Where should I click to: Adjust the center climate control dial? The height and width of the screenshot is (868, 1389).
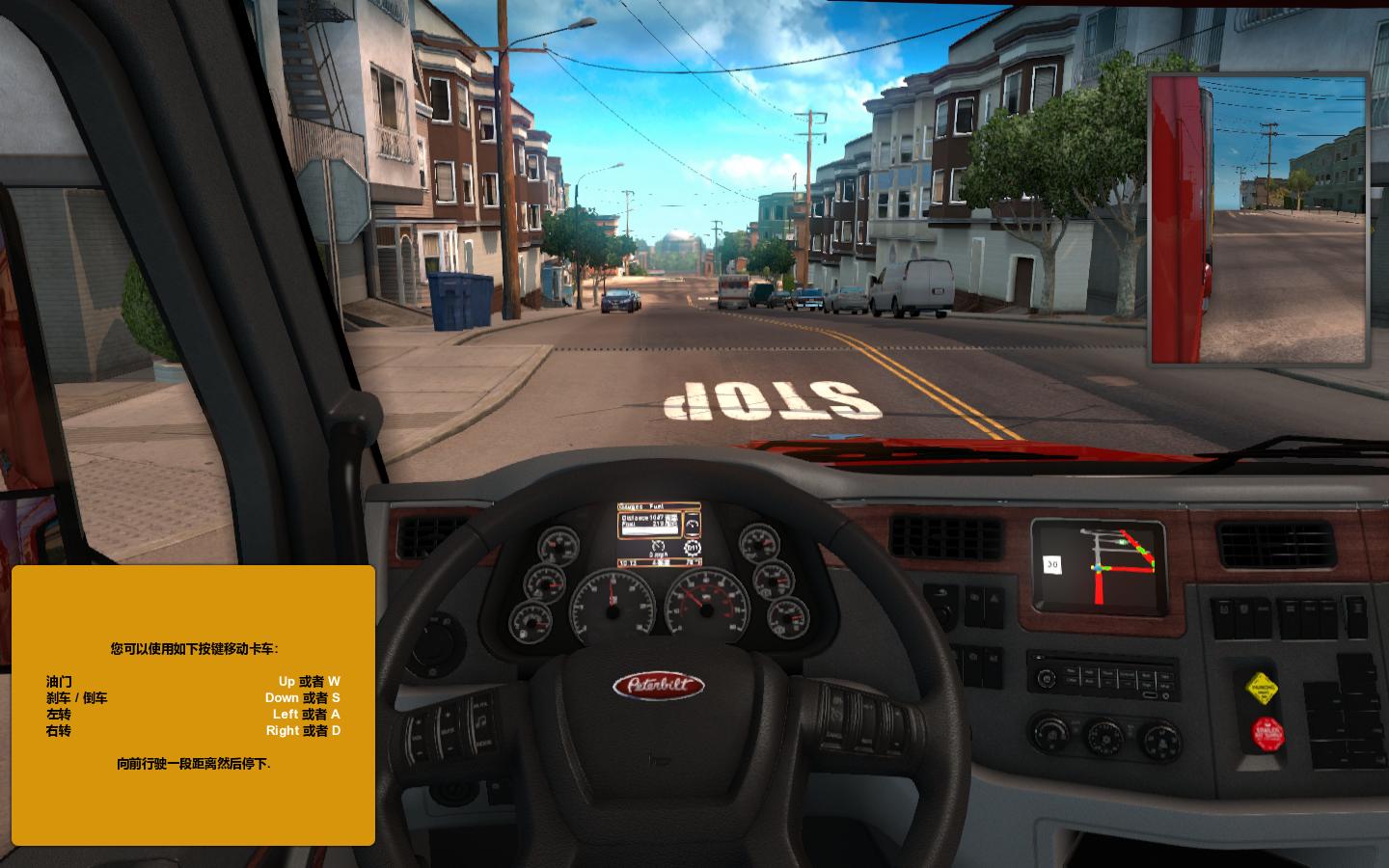[1104, 740]
